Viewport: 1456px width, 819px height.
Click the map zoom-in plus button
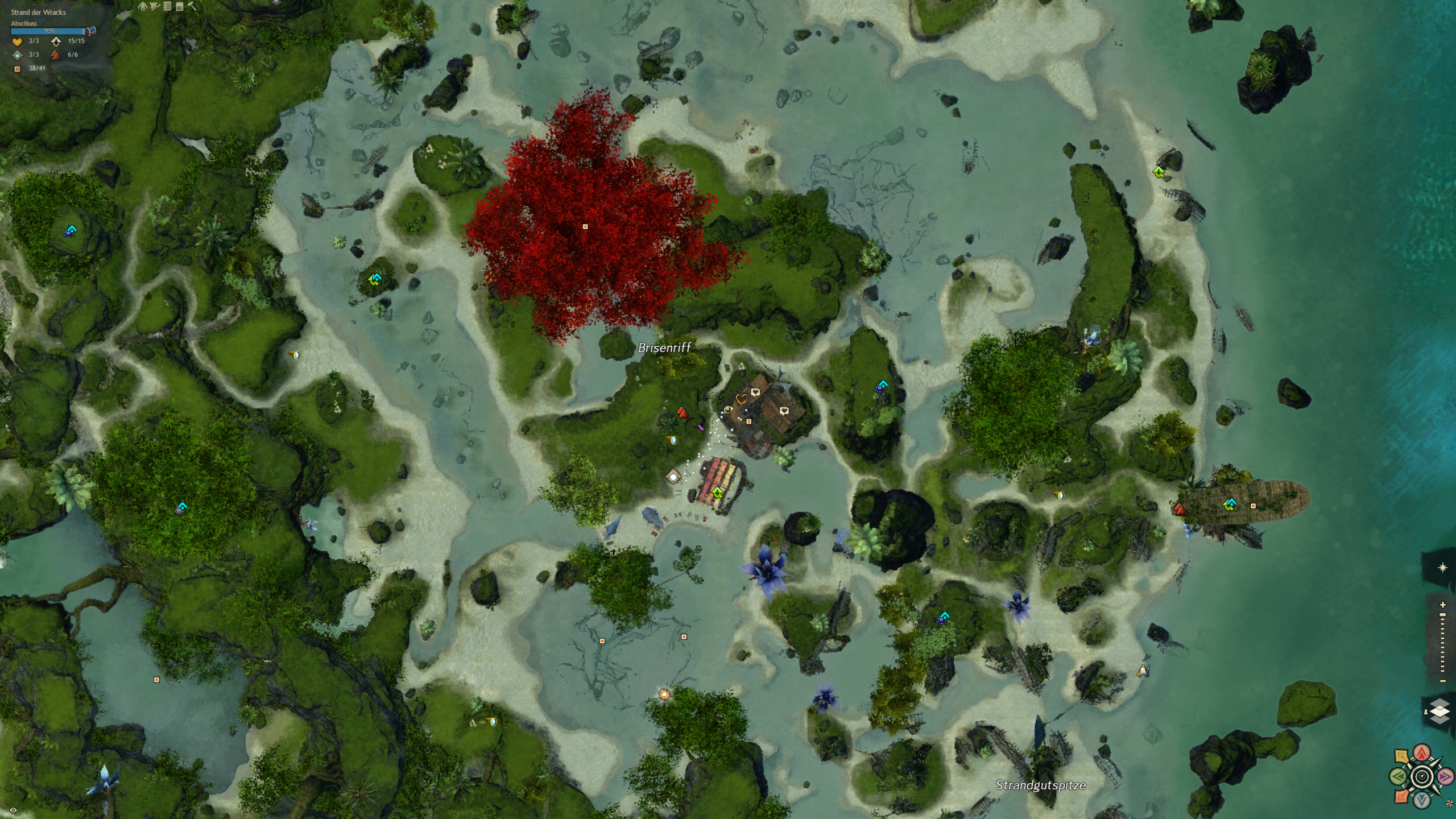coord(1442,605)
